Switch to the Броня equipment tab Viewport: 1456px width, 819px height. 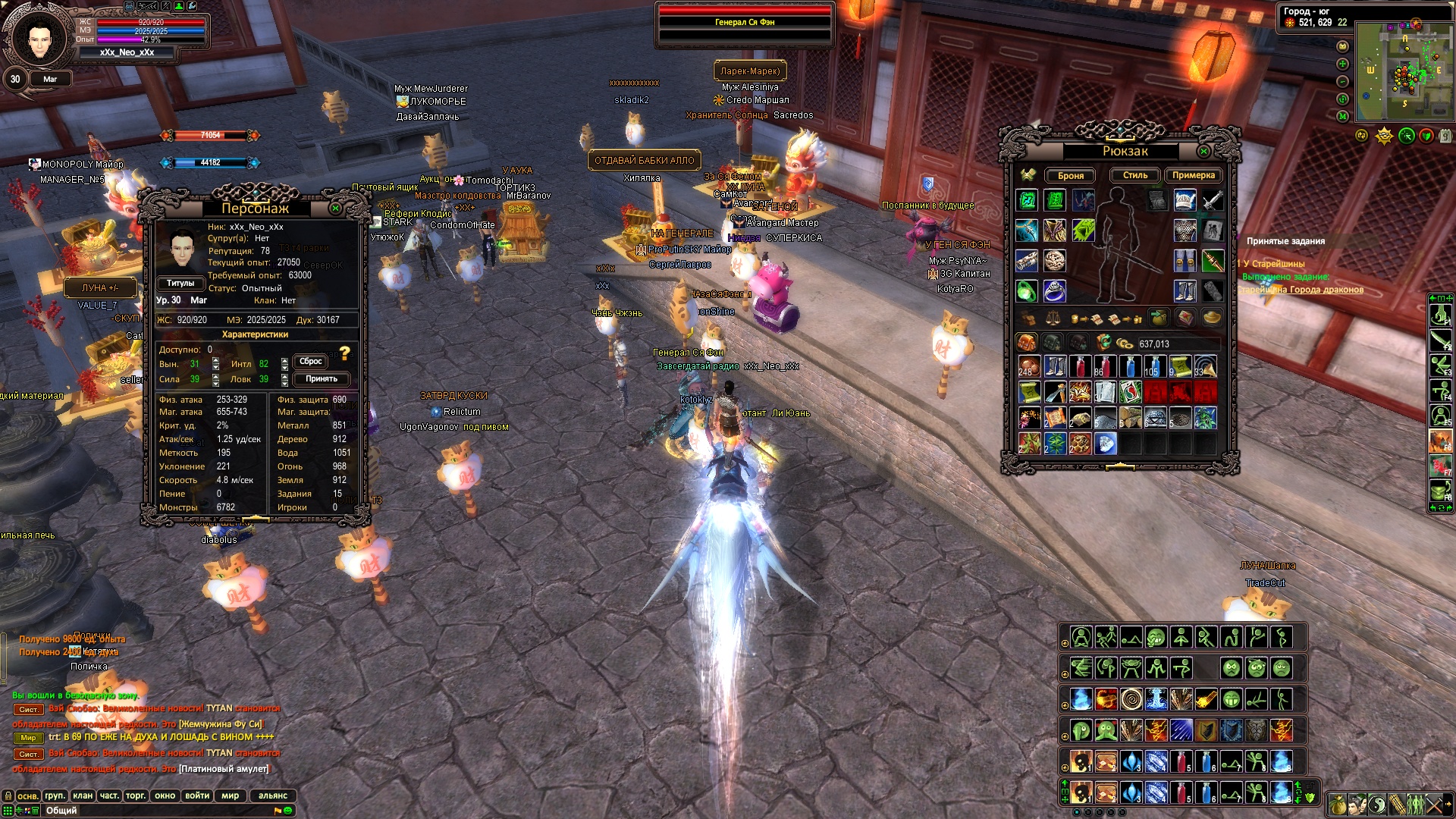(1070, 175)
